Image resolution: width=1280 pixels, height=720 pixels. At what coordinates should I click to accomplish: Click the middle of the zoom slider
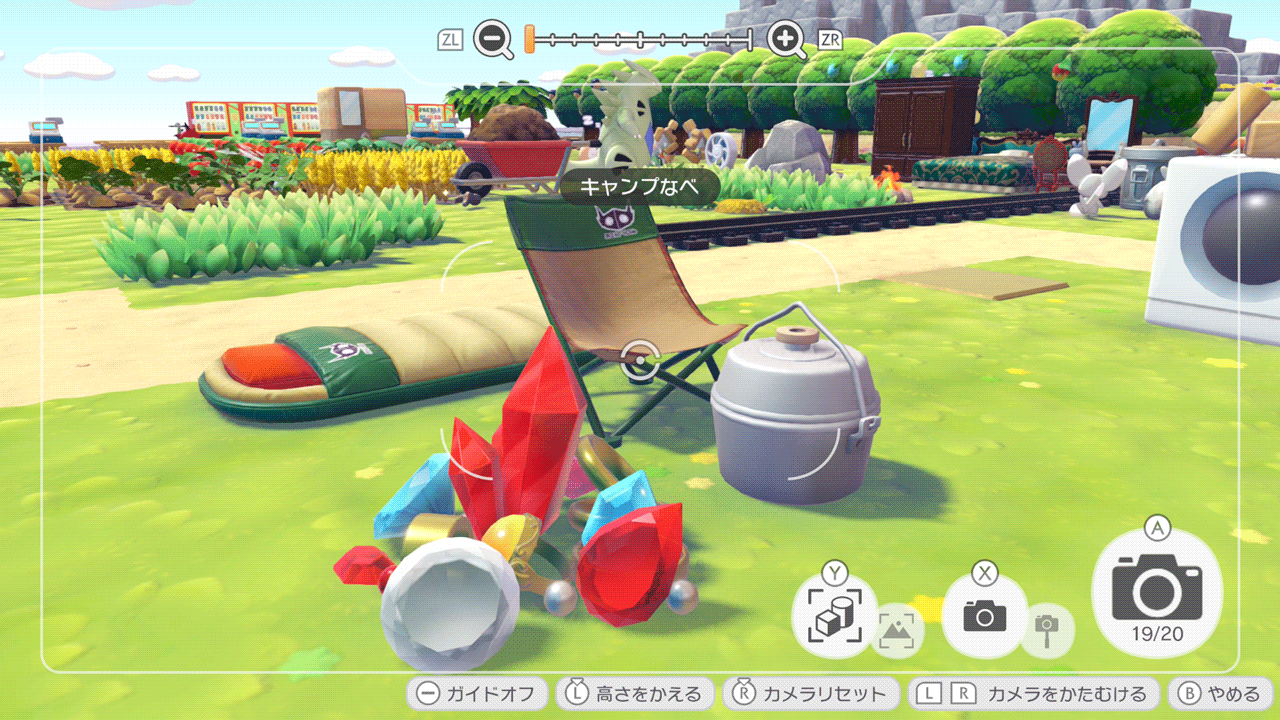pyautogui.click(x=640, y=40)
